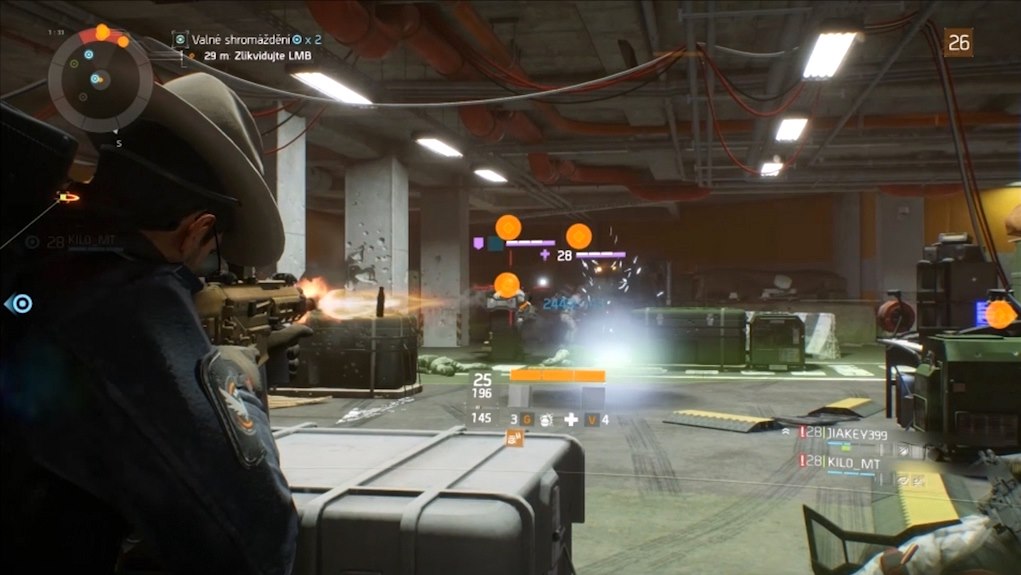
Task: Click the blue target marker at left edge
Action: click(x=20, y=303)
